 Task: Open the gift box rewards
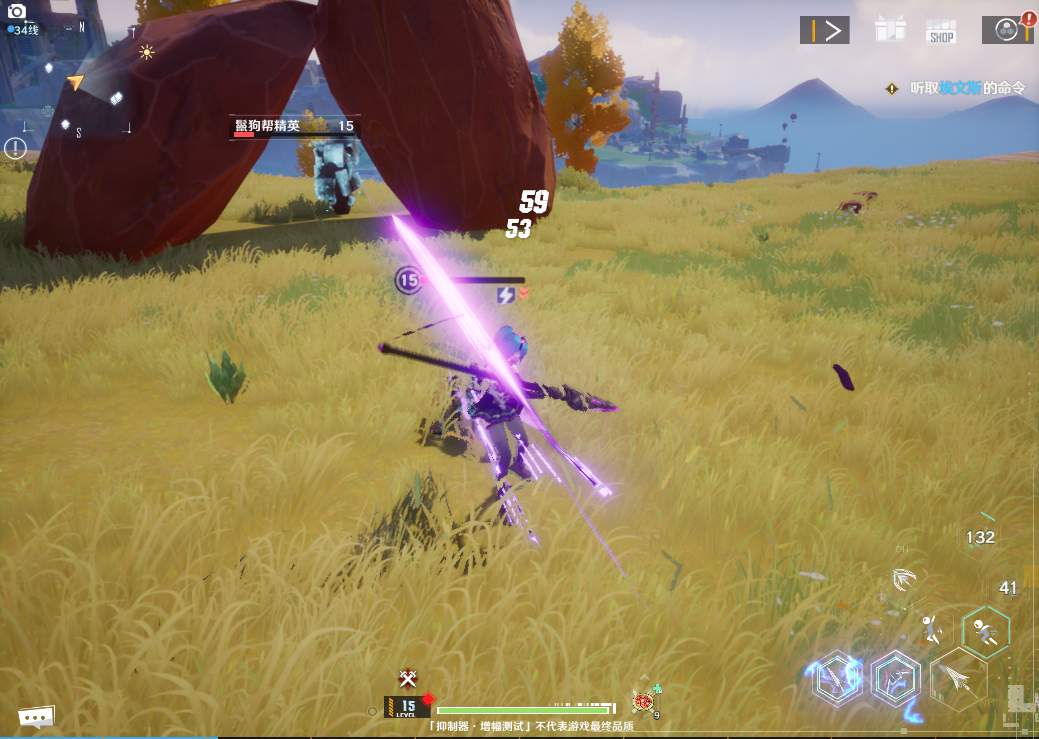(889, 29)
